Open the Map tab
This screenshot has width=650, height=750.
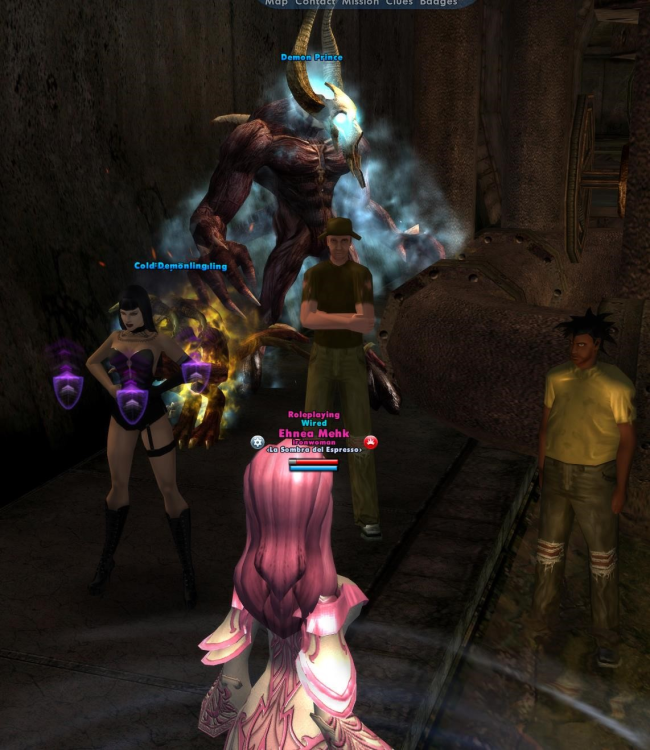[x=275, y=3]
